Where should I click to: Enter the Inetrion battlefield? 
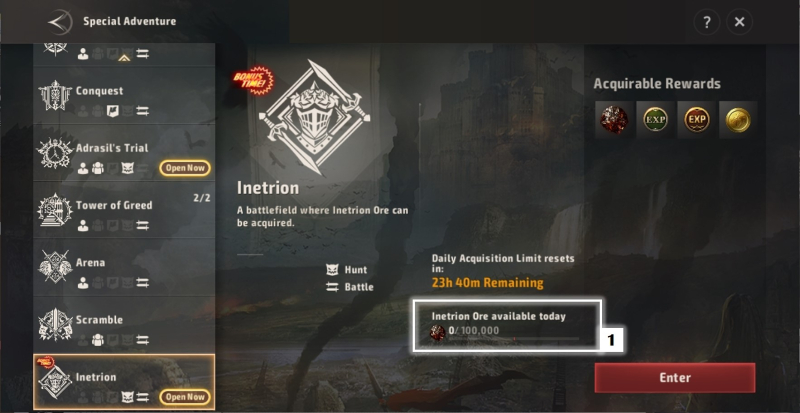(674, 378)
